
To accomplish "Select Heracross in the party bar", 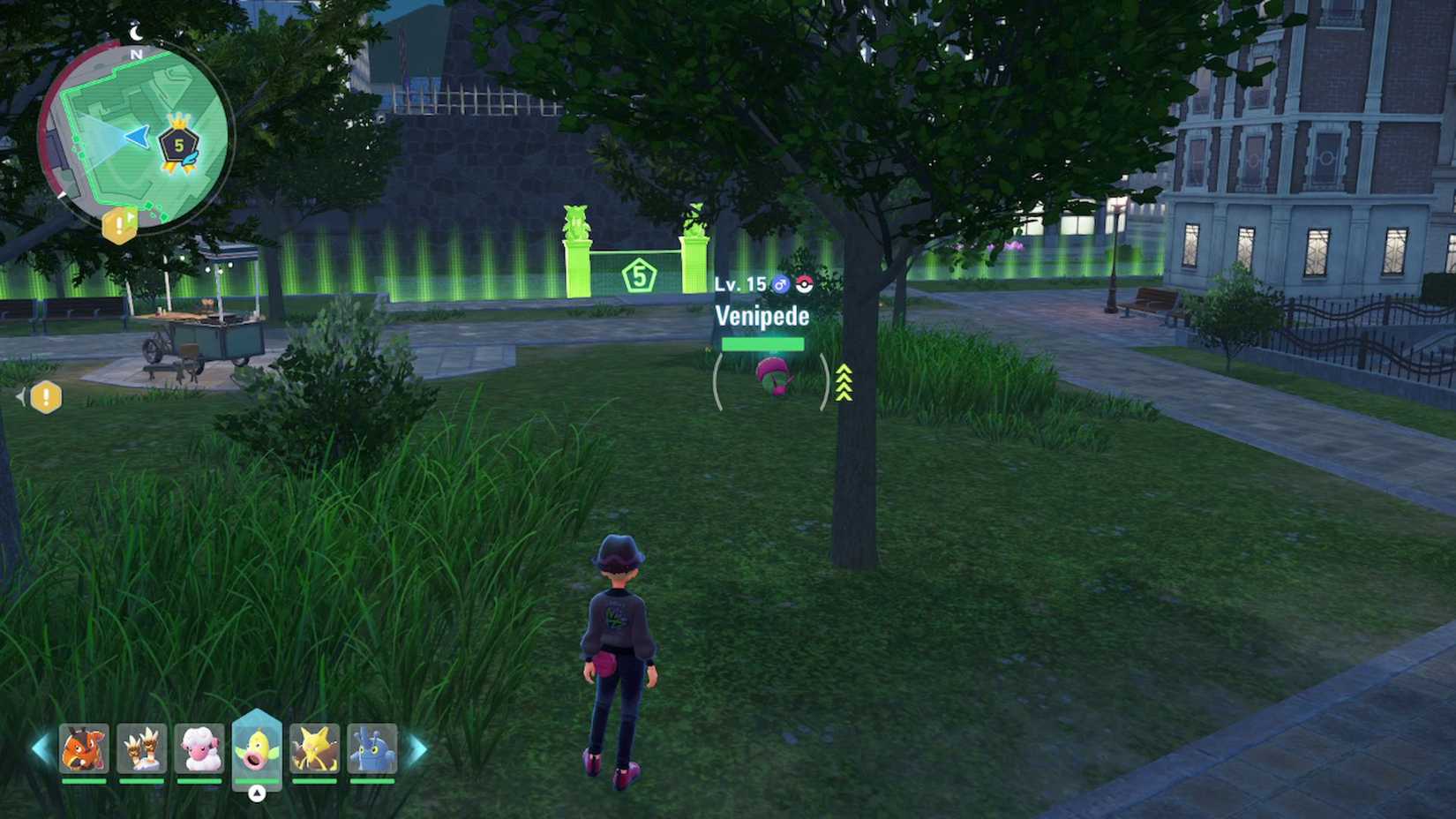I will click(372, 749).
